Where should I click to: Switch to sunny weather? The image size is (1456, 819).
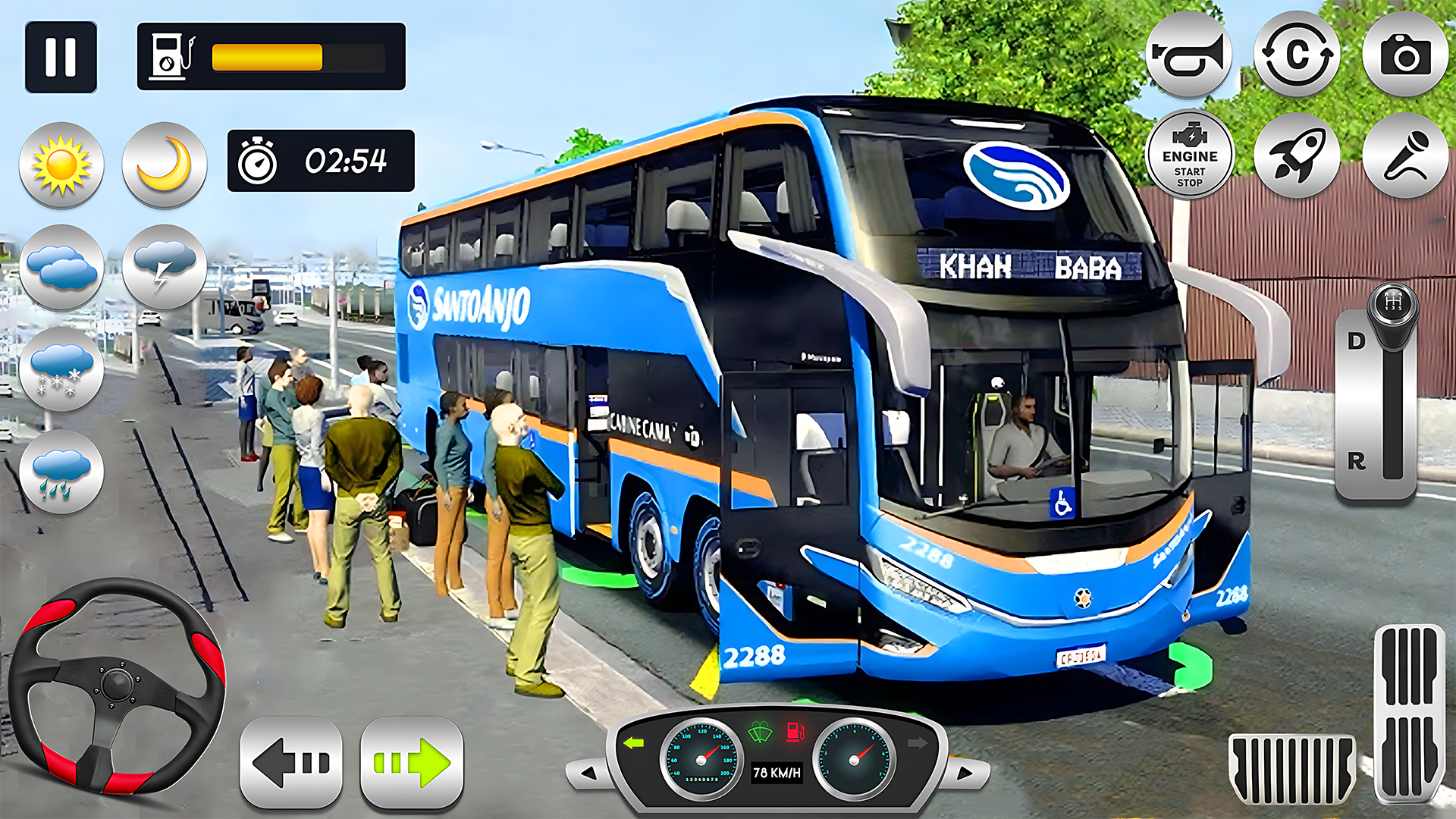click(61, 165)
